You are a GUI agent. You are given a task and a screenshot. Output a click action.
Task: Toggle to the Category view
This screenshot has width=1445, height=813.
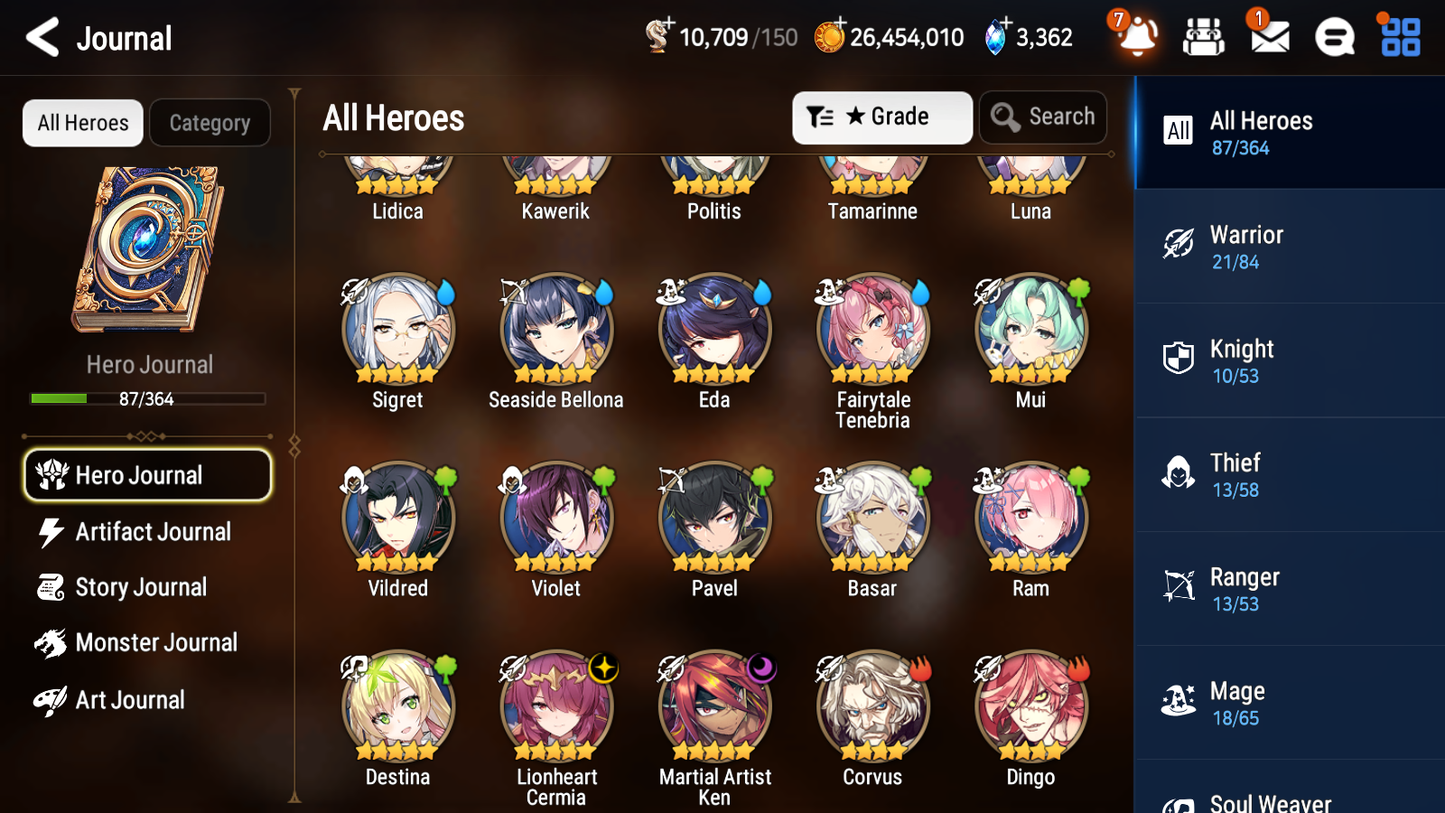(210, 122)
